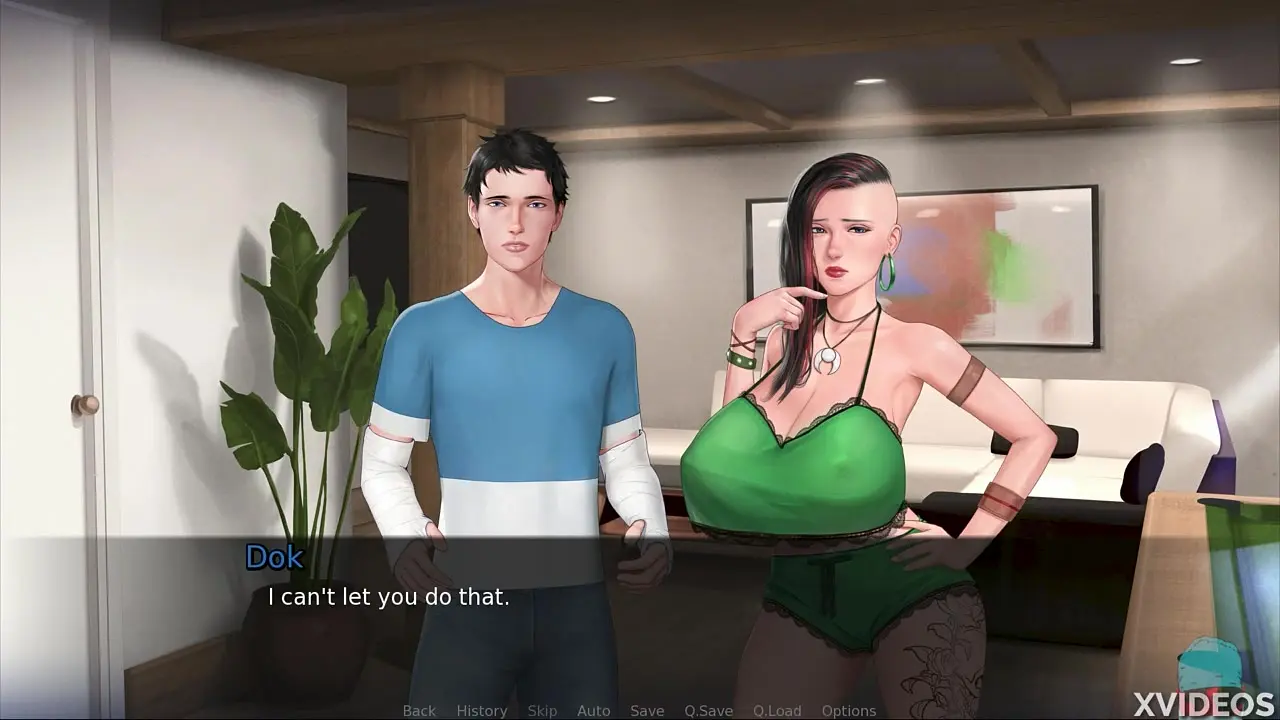Quick save with Q.Save
Image resolution: width=1280 pixels, height=720 pixels.
tap(708, 711)
